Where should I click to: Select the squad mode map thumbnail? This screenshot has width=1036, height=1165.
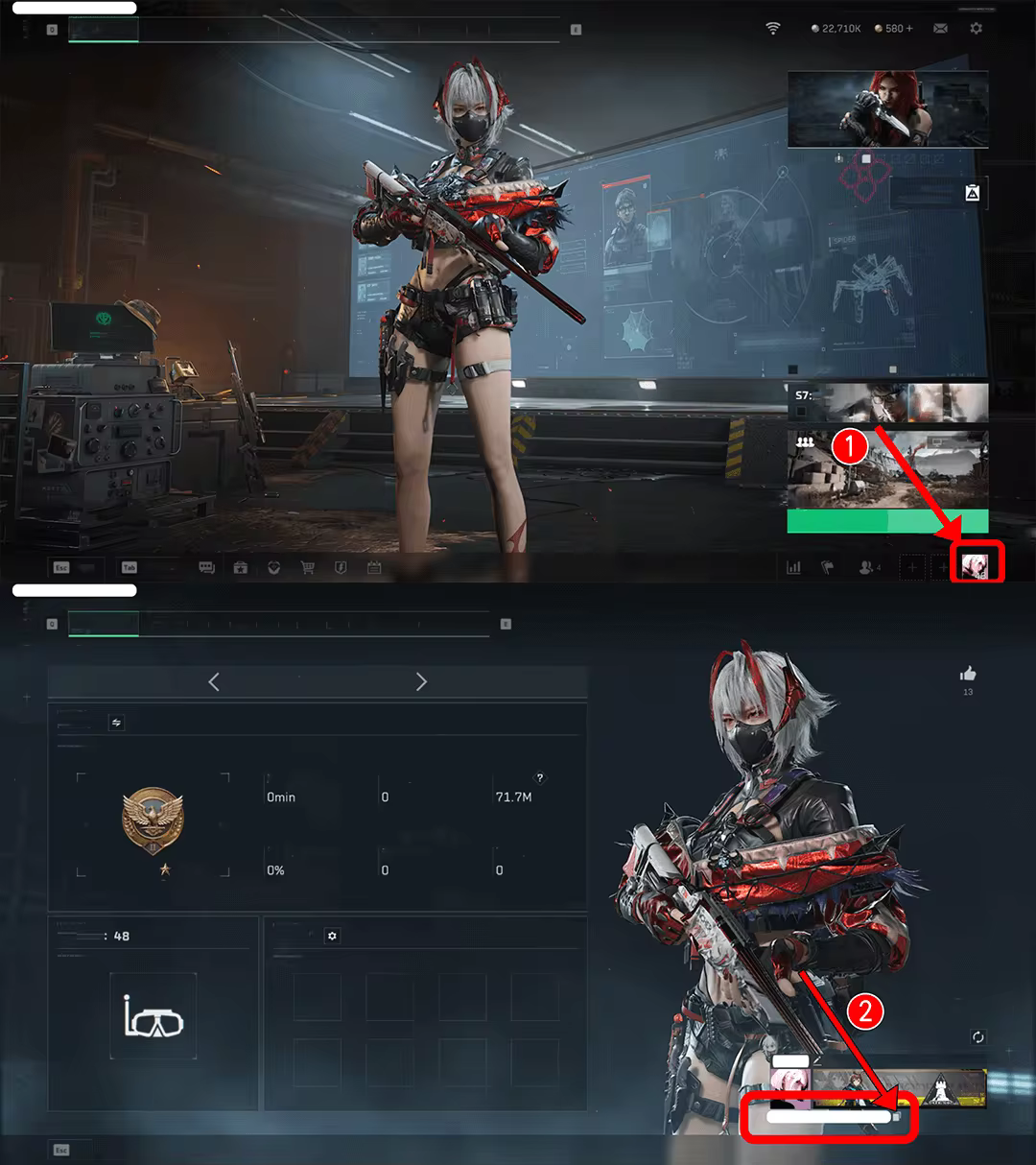click(x=887, y=467)
